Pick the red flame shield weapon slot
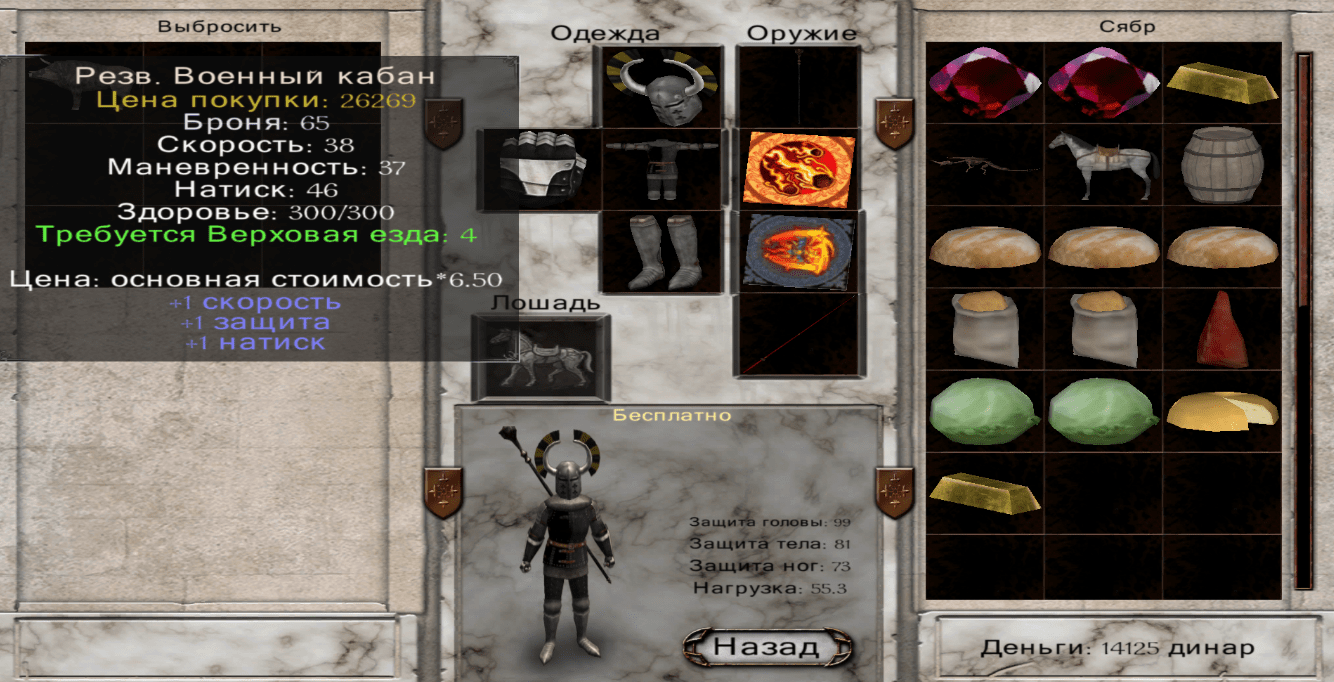 click(x=798, y=169)
